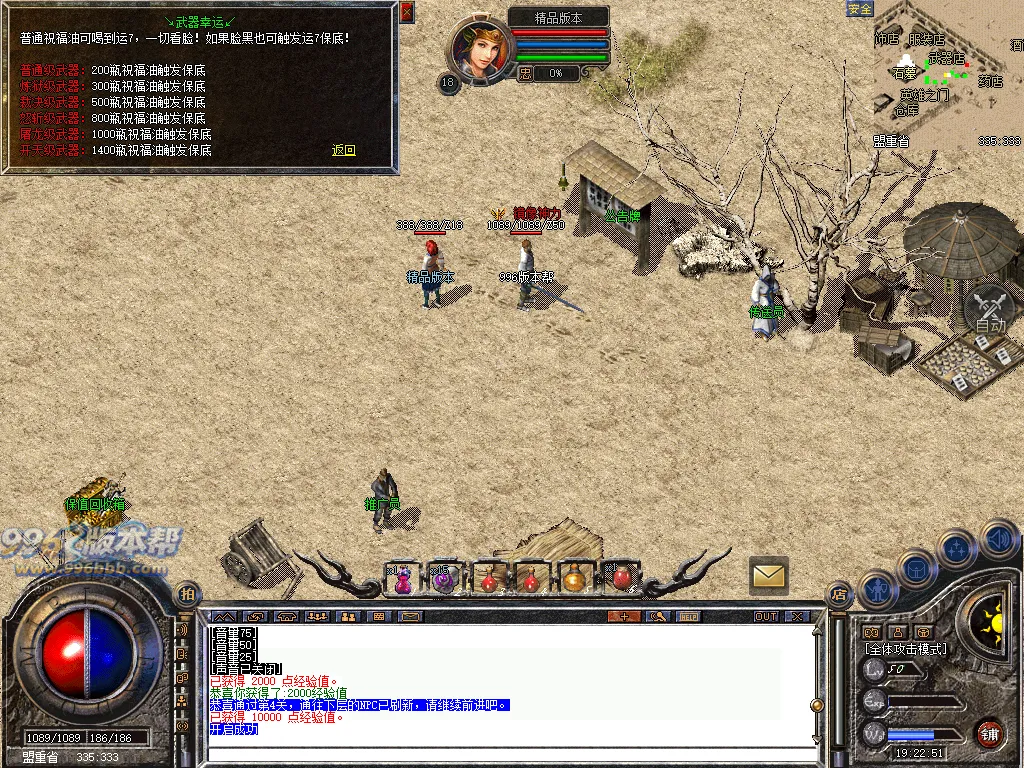Viewport: 1024px width, 768px height.
Task: Click the 返回 (return) link in the dialog
Action: click(x=344, y=150)
